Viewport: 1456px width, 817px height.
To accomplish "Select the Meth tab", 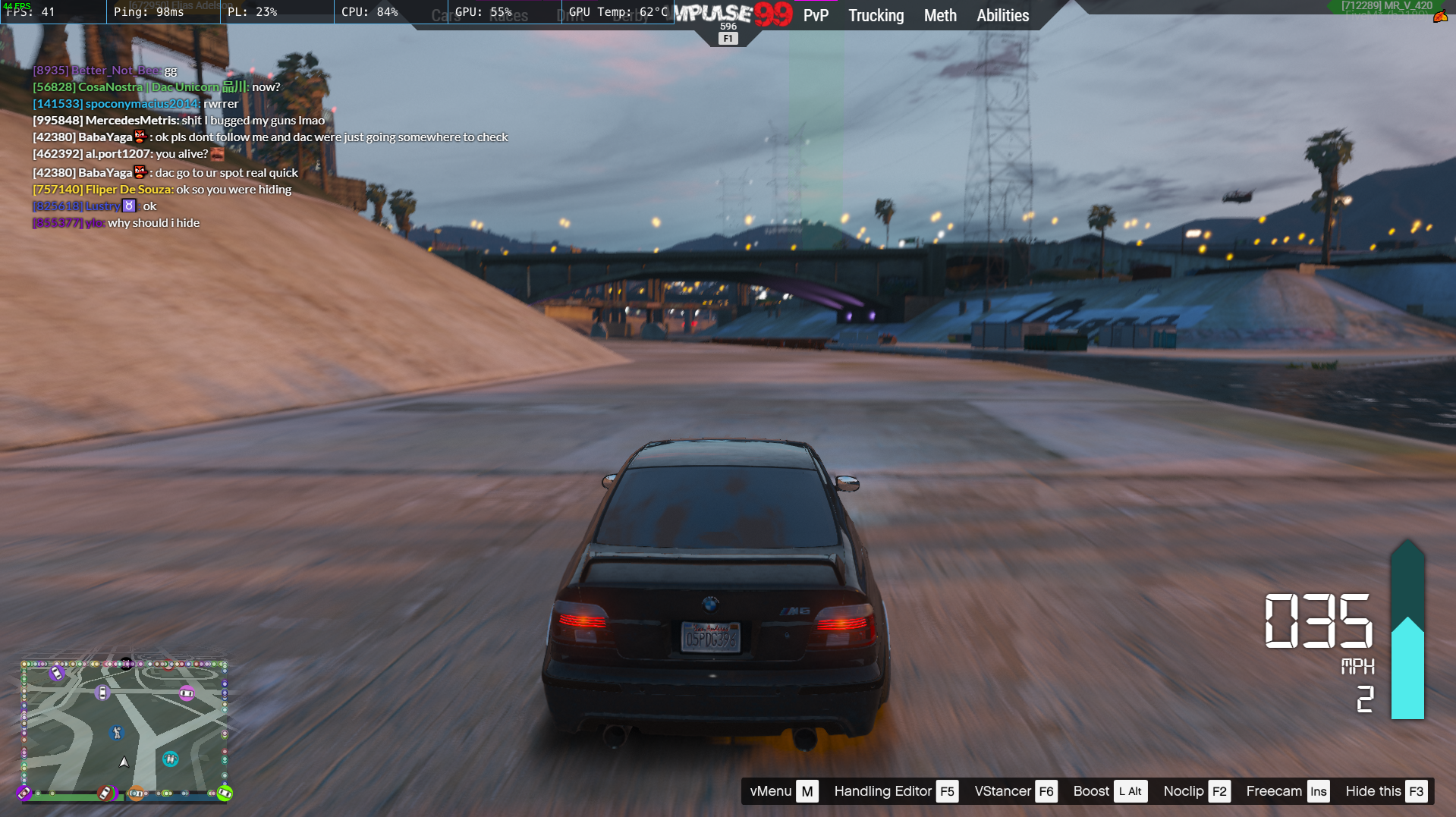I will (940, 15).
